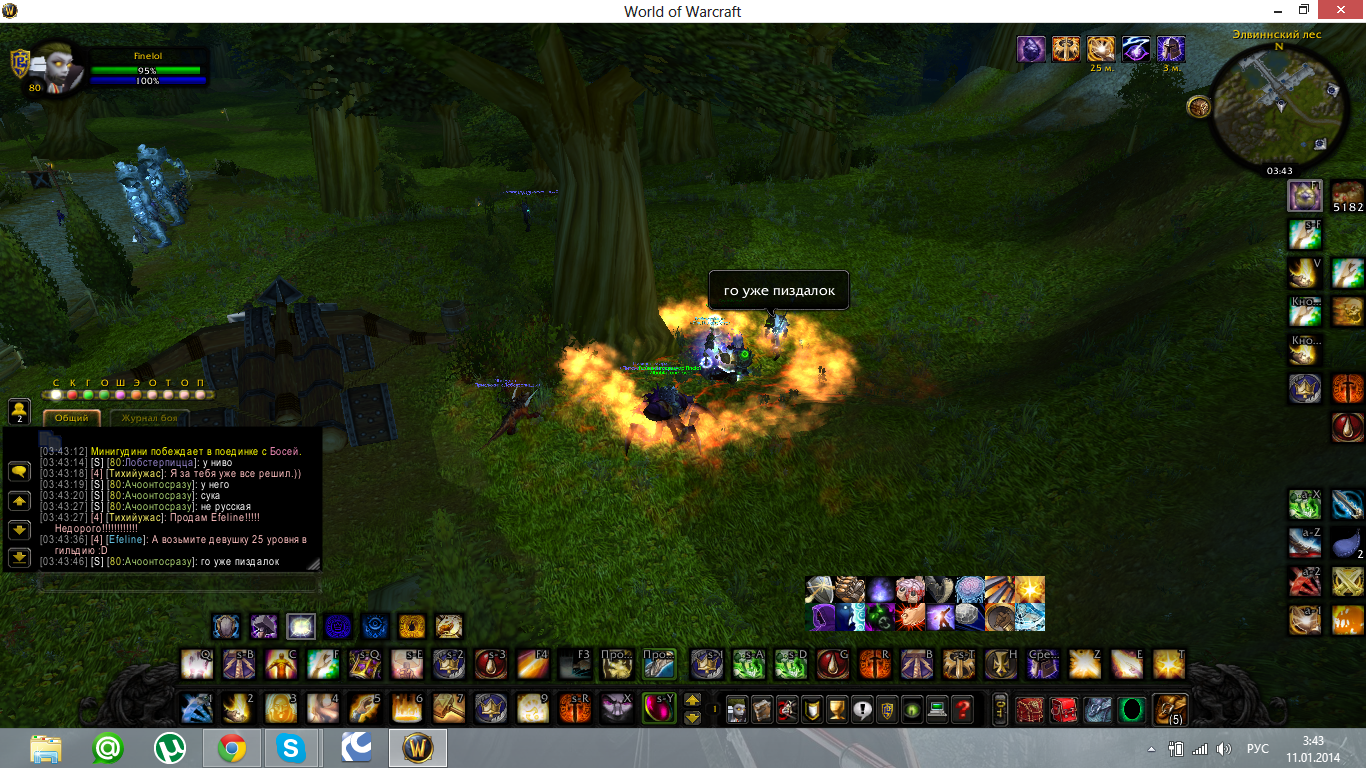This screenshot has height=768, width=1366.
Task: Open the Журнал боя combat log tab
Action: point(150,418)
